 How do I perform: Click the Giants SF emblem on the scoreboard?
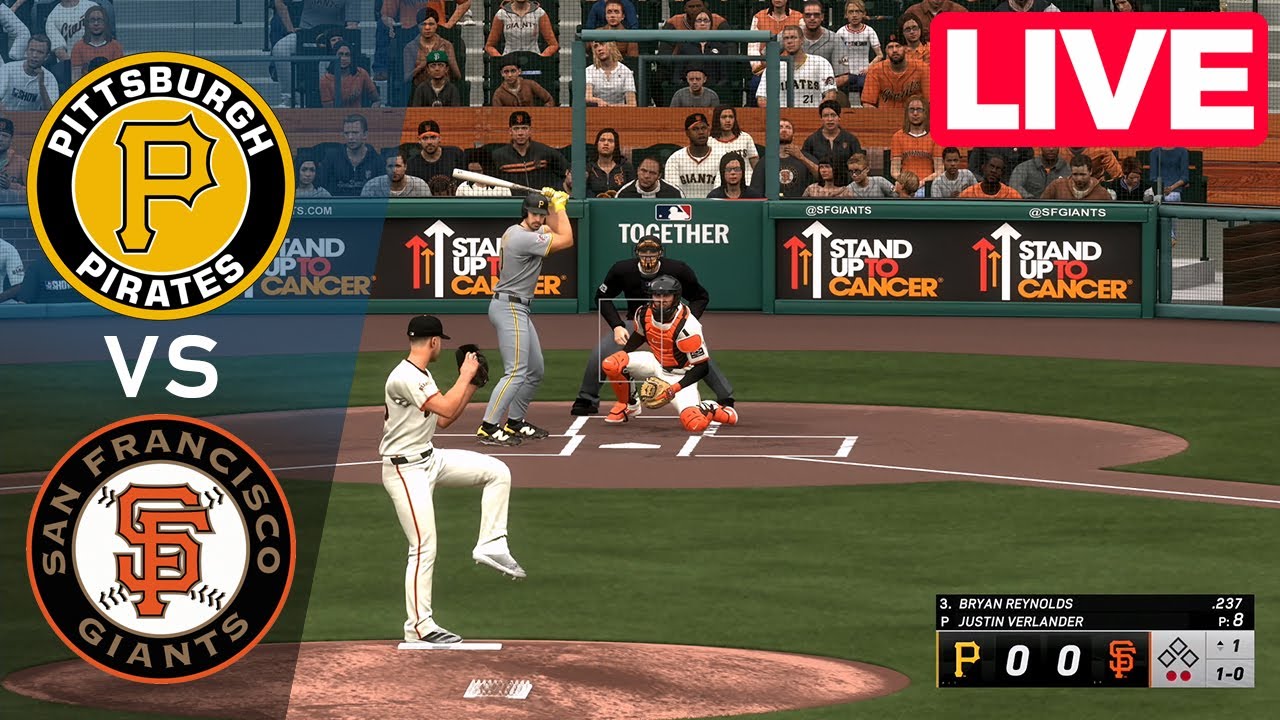1122,658
